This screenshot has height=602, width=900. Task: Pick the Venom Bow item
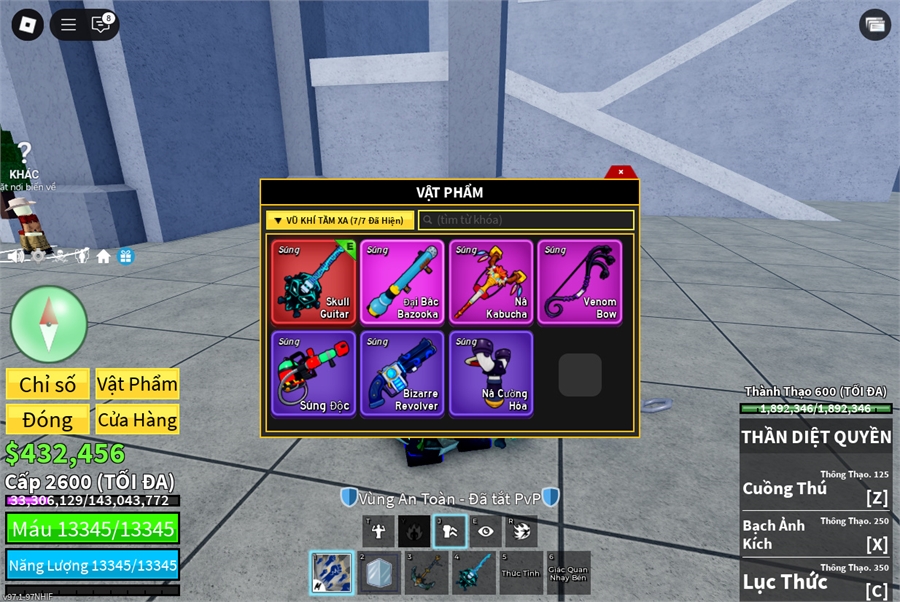(579, 282)
